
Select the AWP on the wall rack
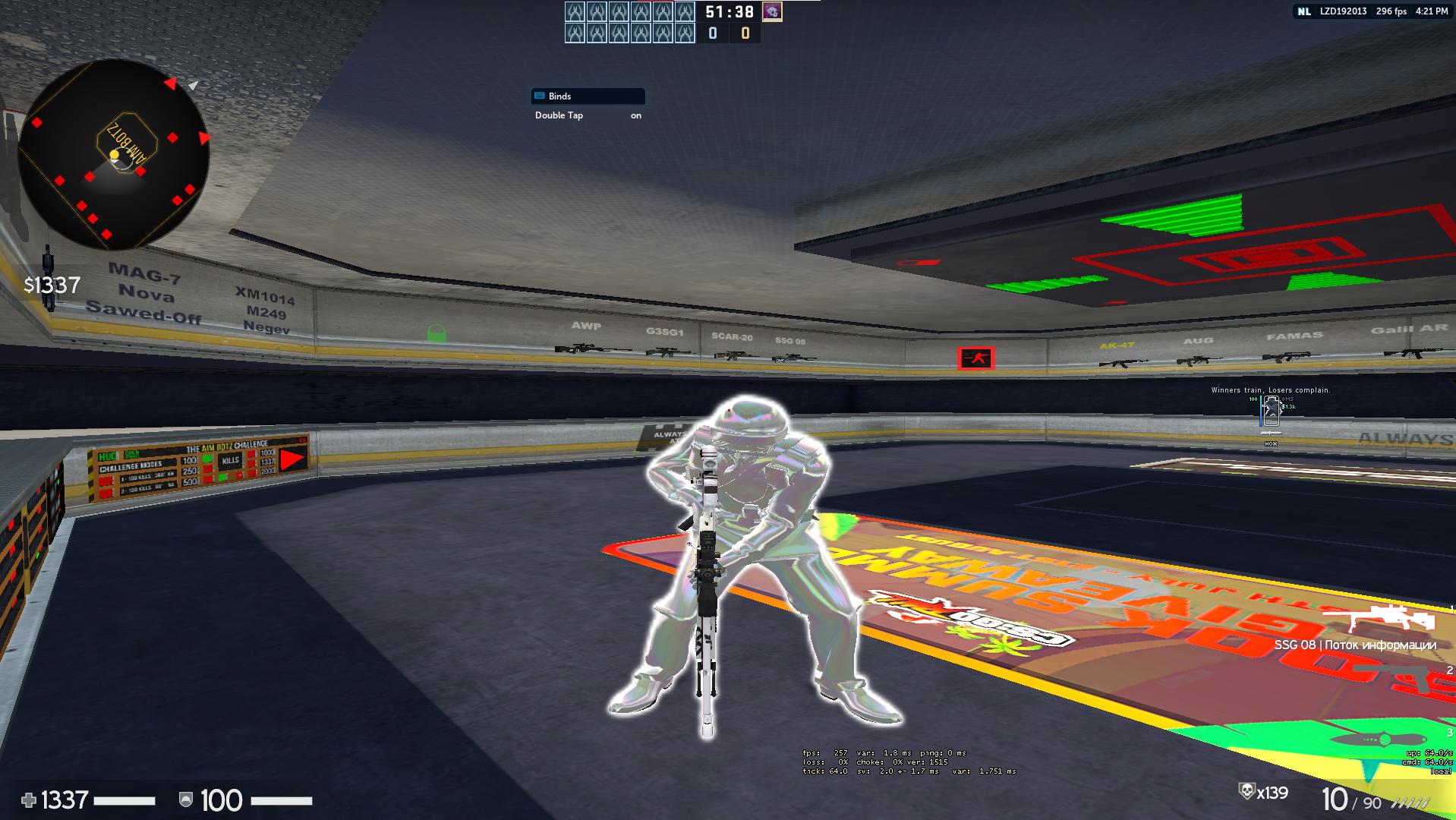coord(592,349)
